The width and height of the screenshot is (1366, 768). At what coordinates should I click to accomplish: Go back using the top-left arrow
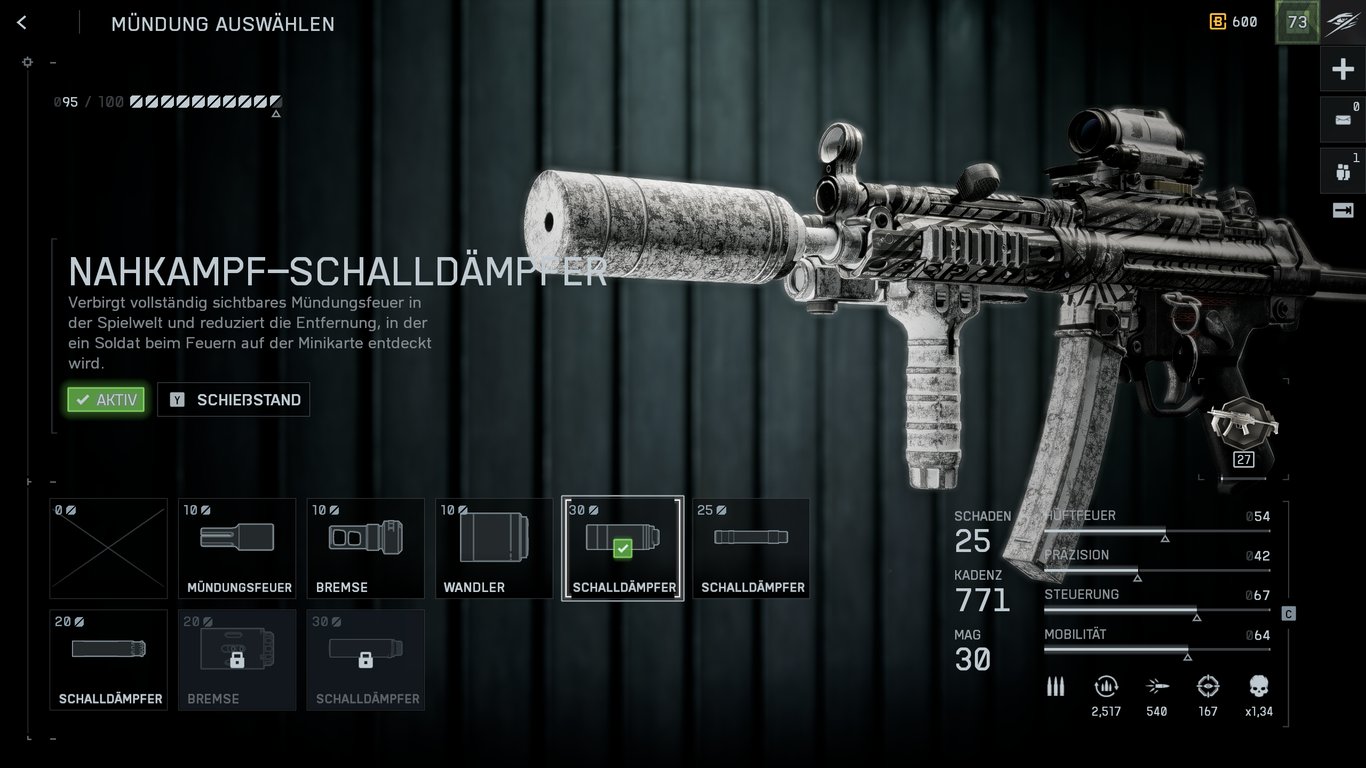22,22
